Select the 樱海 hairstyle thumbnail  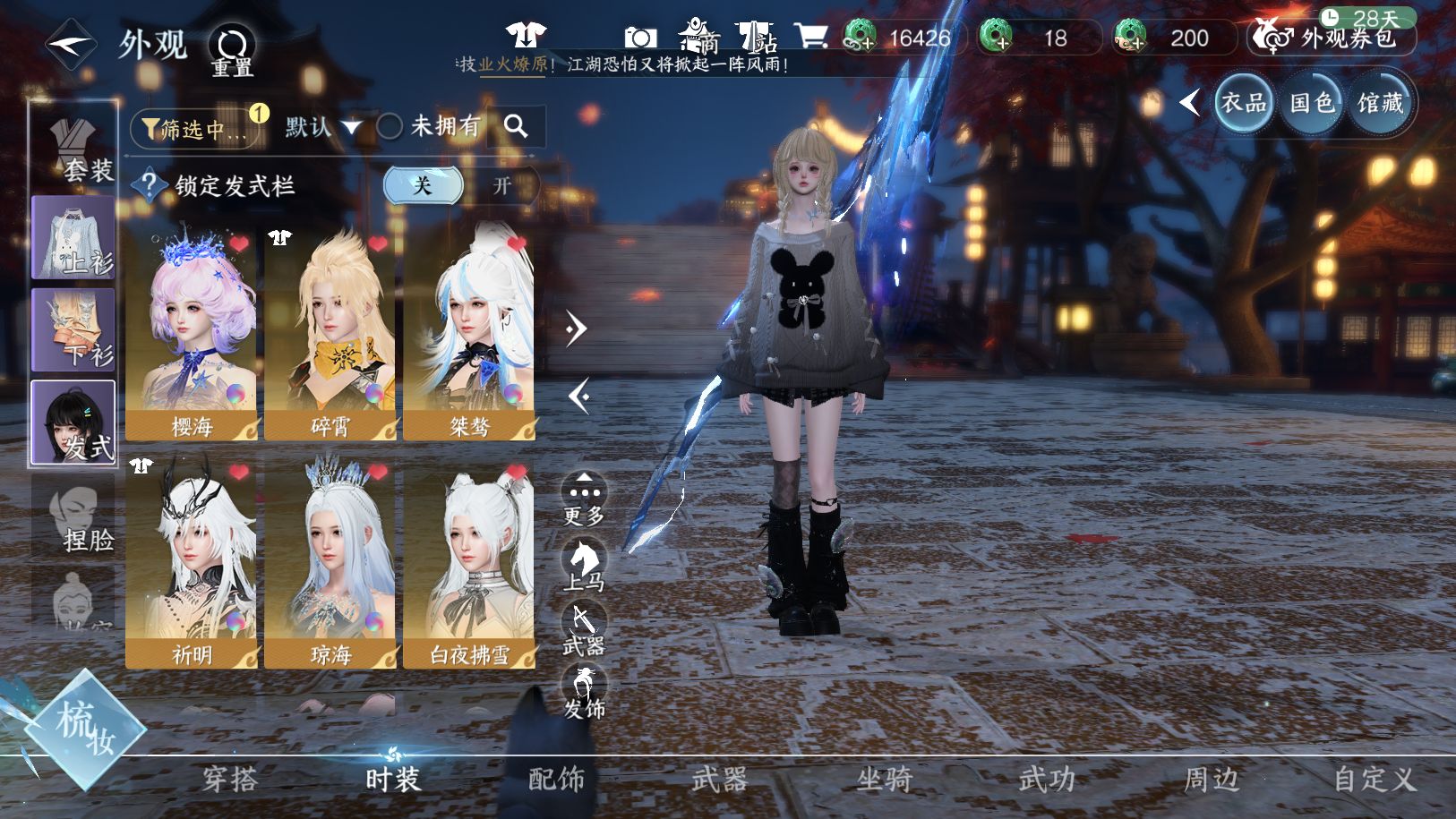click(192, 333)
